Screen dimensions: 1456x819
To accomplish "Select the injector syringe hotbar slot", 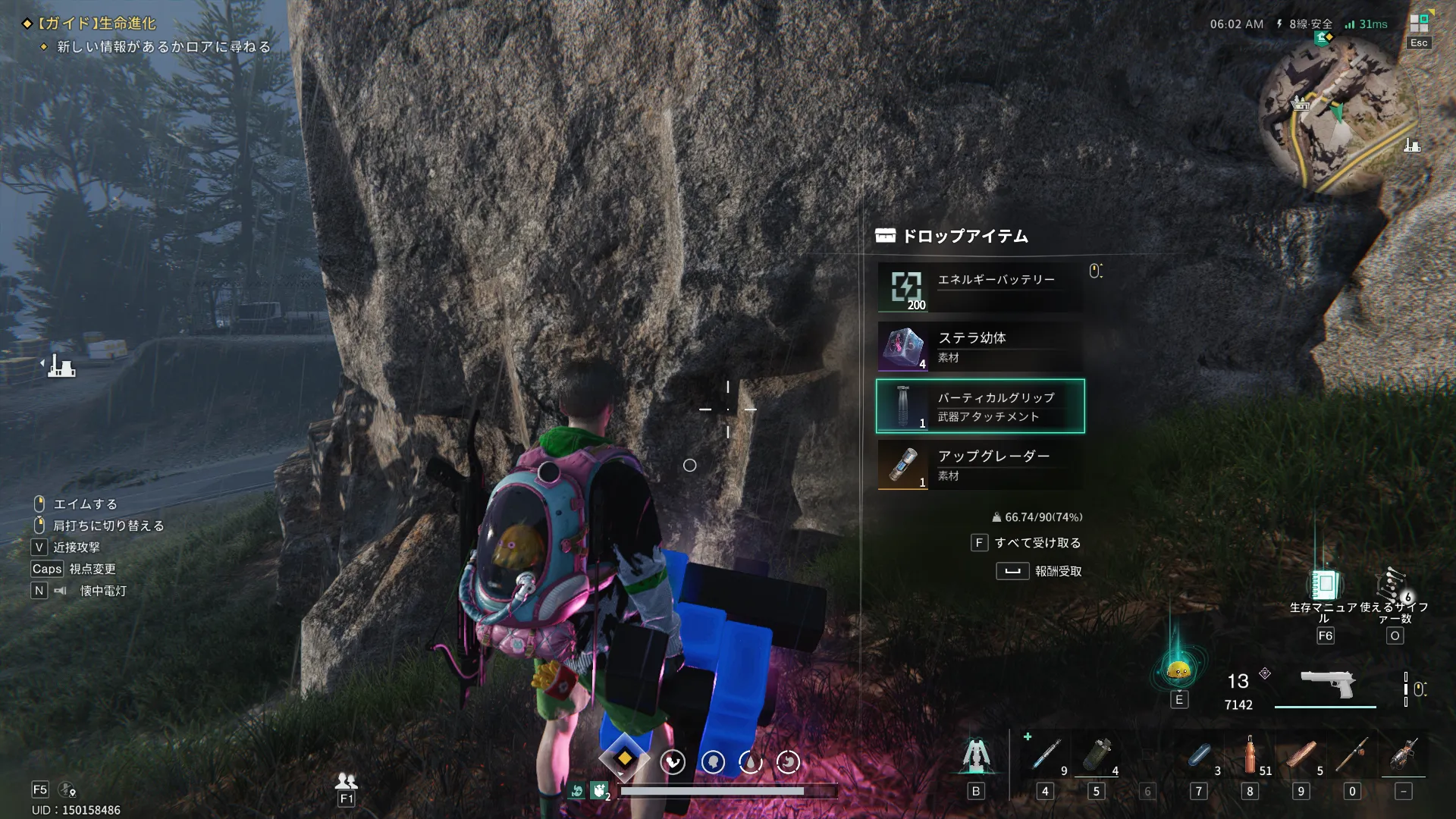I will [1046, 755].
